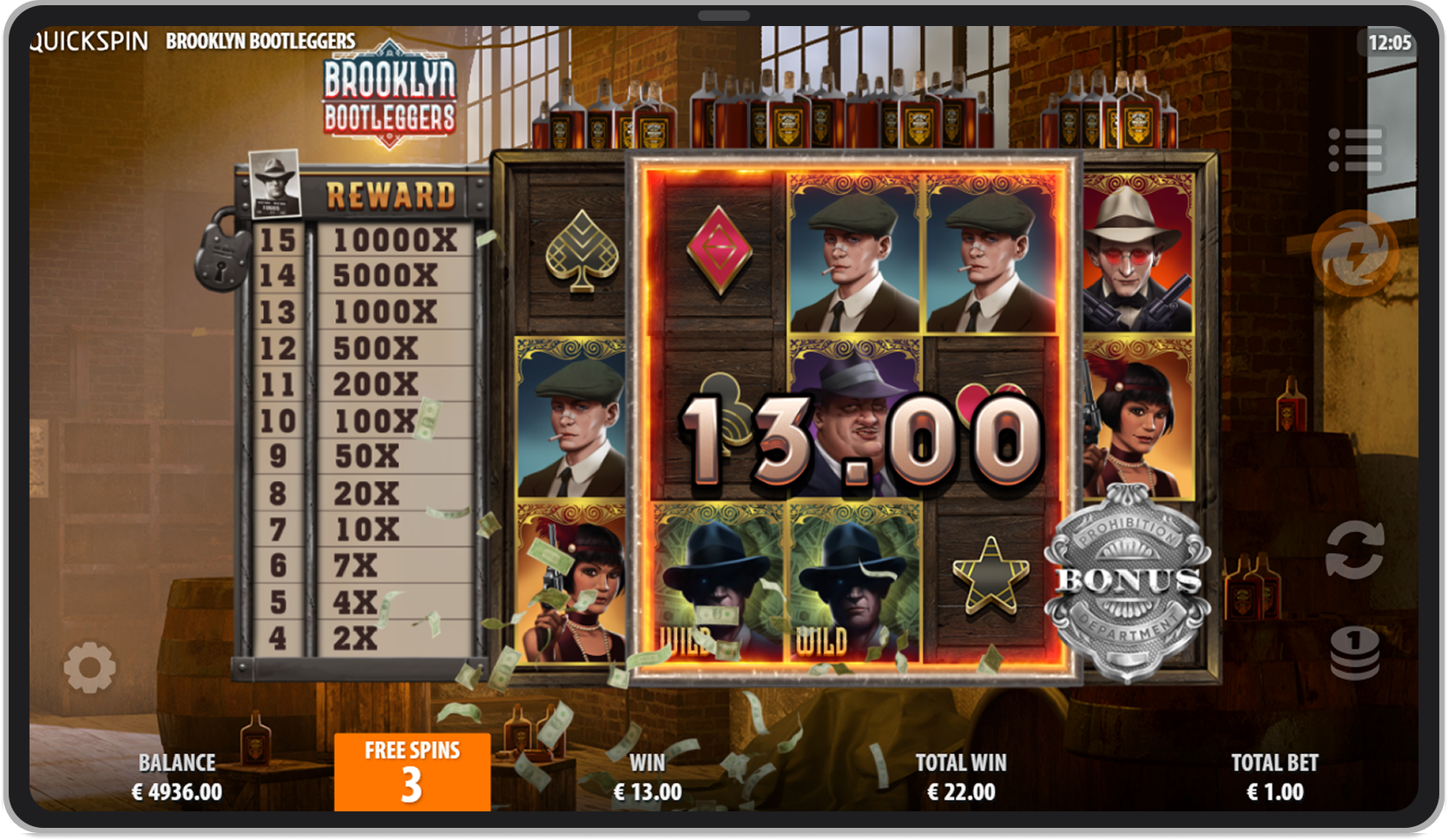Click the padlock on the Reward panel

click(x=220, y=259)
